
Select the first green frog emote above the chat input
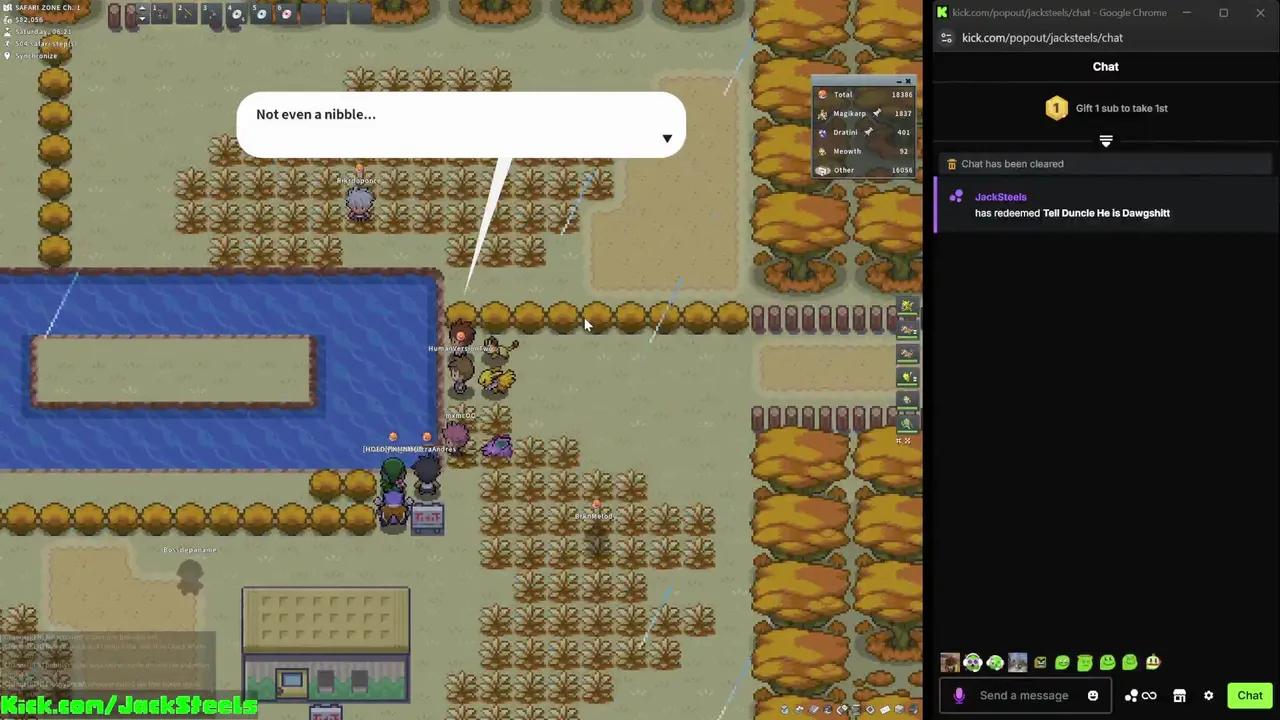(x=1062, y=662)
